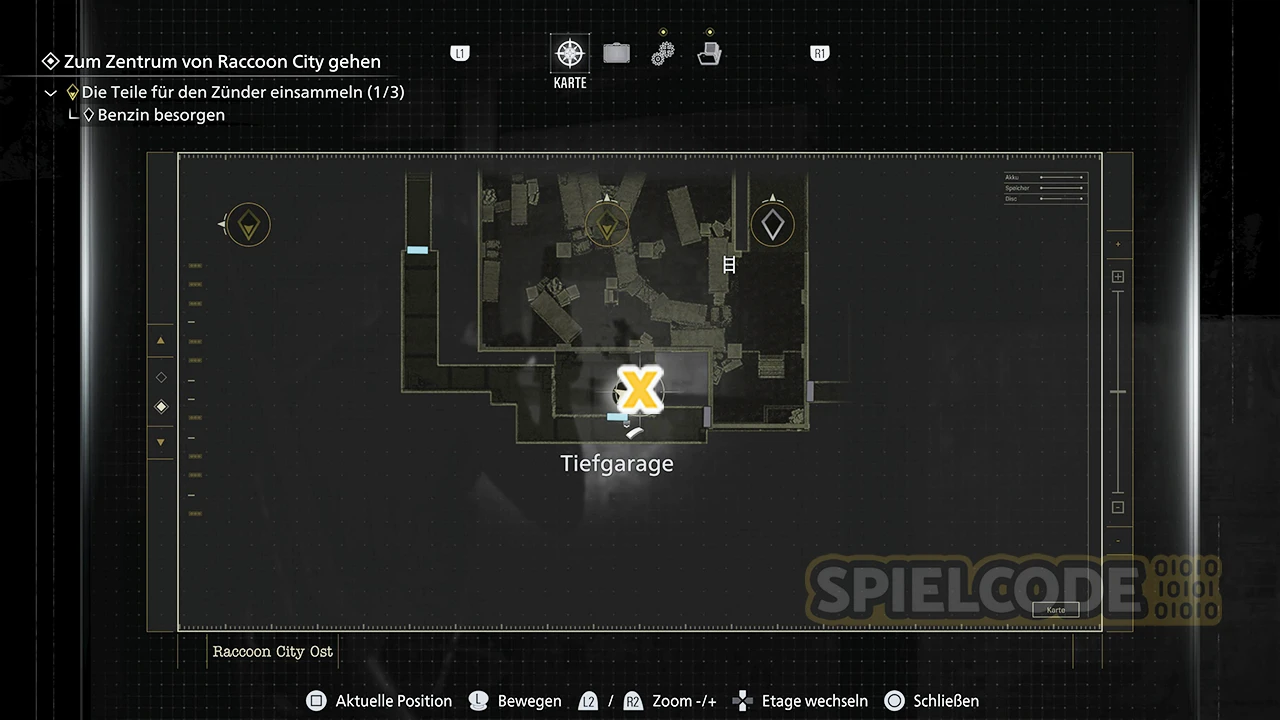Screen dimensions: 1280x720
Task: Zoom in with the plus box button
Action: (1118, 277)
